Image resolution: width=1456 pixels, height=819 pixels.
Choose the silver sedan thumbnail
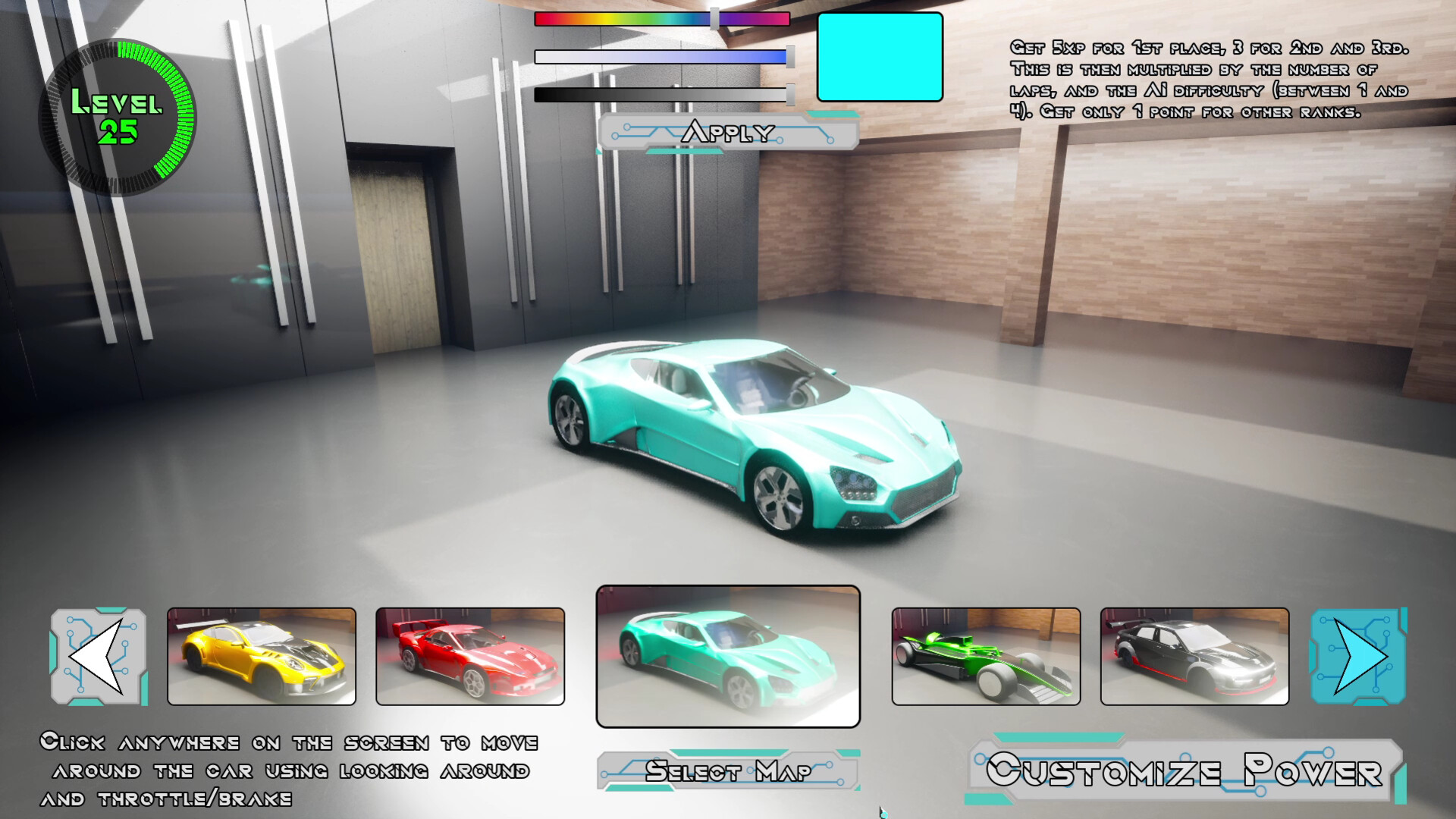tap(1194, 657)
